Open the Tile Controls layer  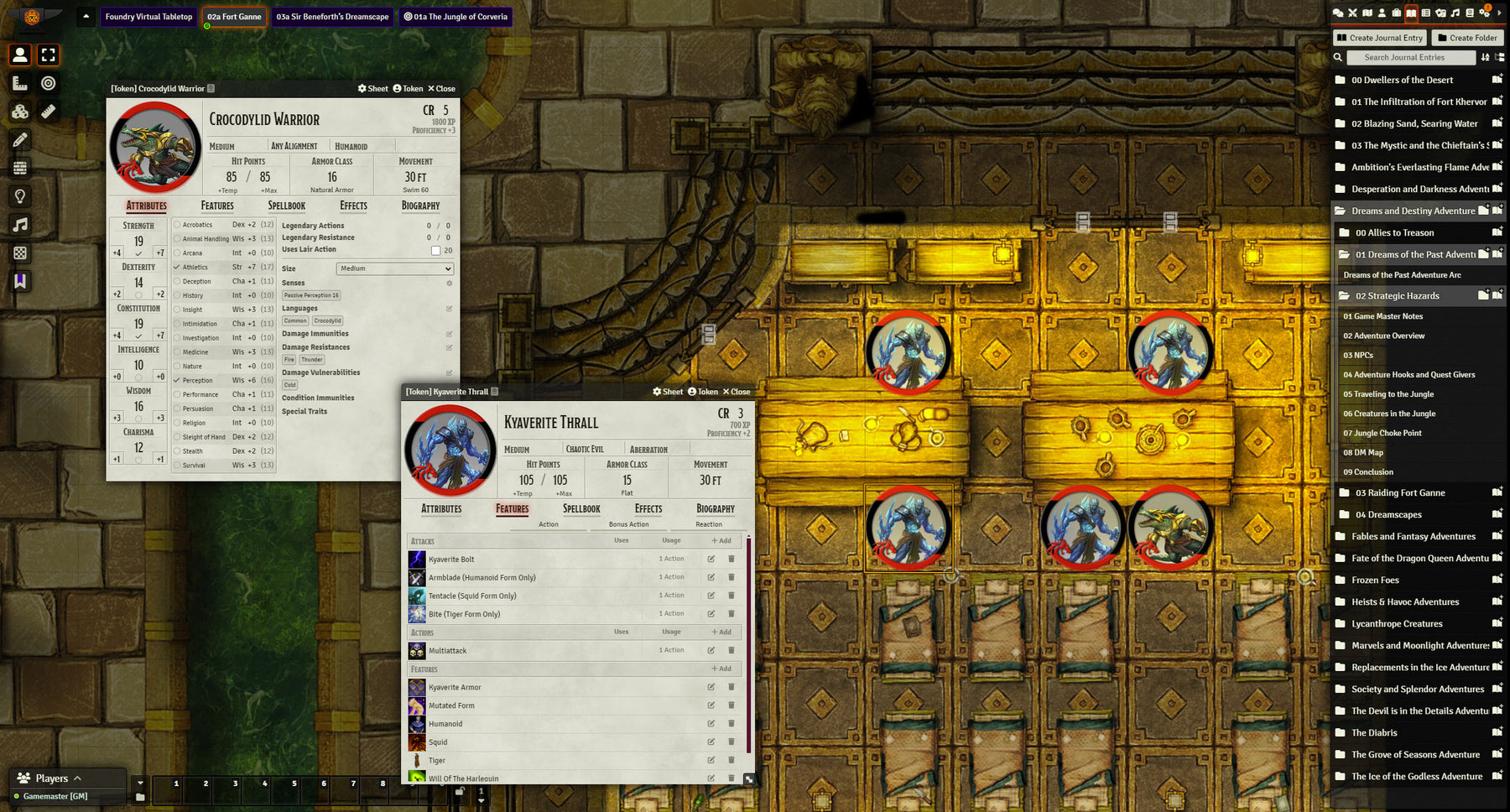click(20, 112)
